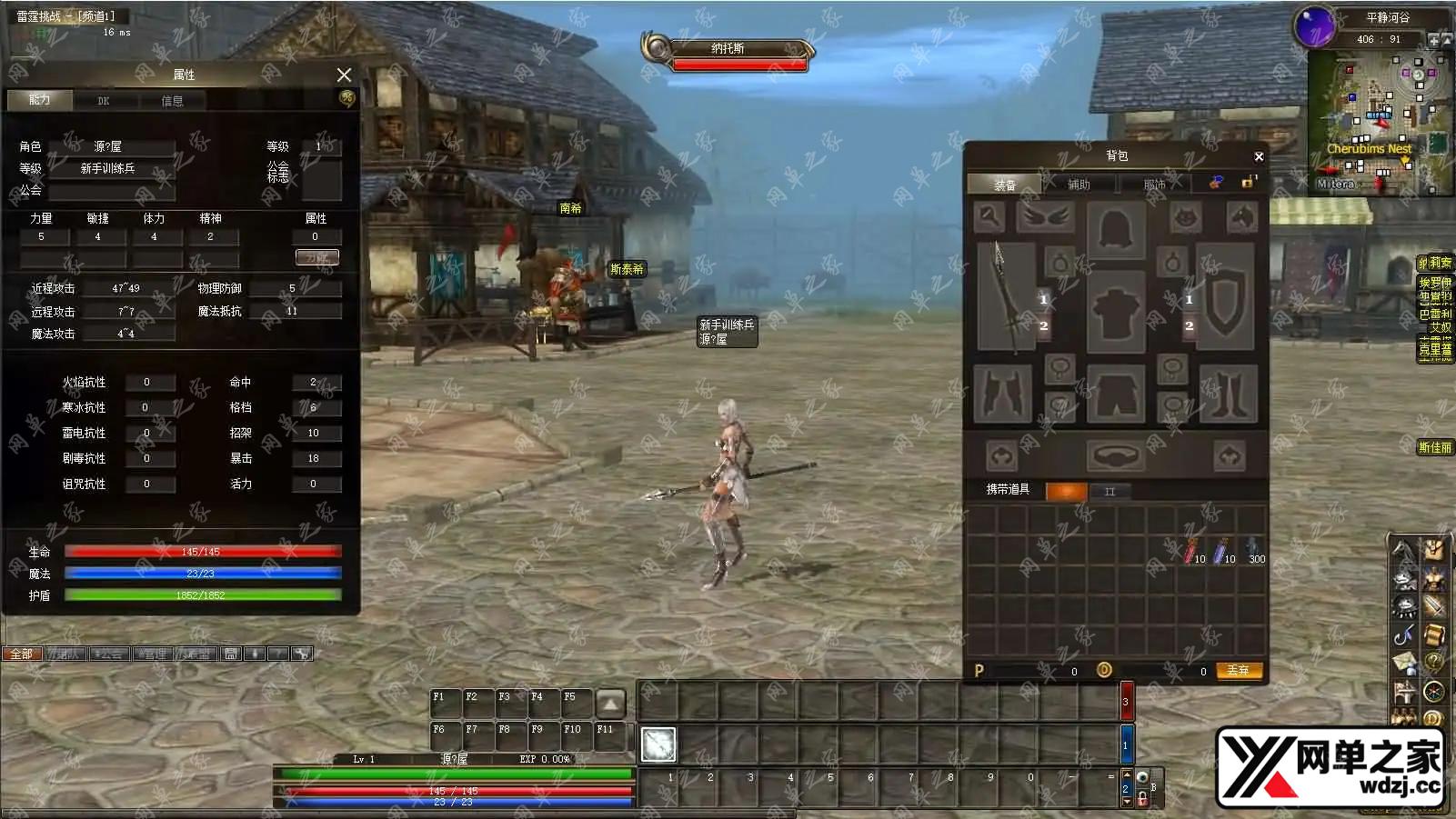Select the 全部 chat channel tab
Viewport: 1456px width, 819px height.
coord(22,654)
